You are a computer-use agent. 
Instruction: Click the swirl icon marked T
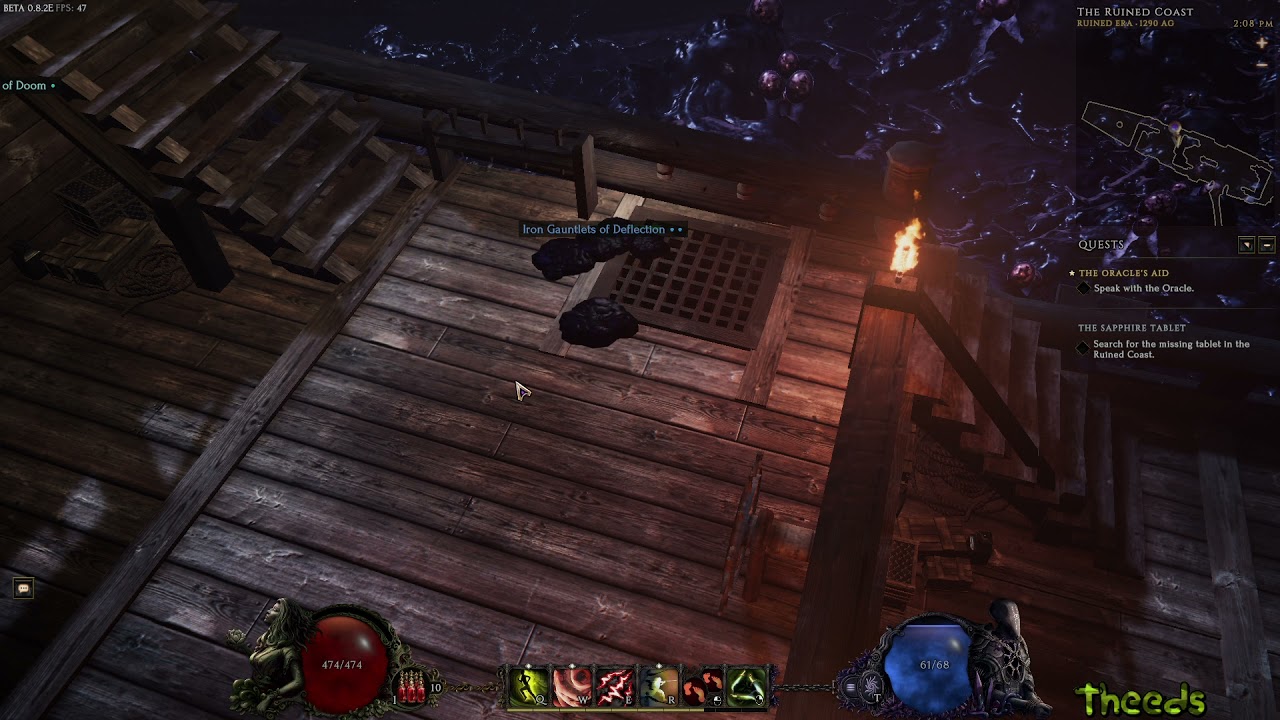(x=872, y=687)
